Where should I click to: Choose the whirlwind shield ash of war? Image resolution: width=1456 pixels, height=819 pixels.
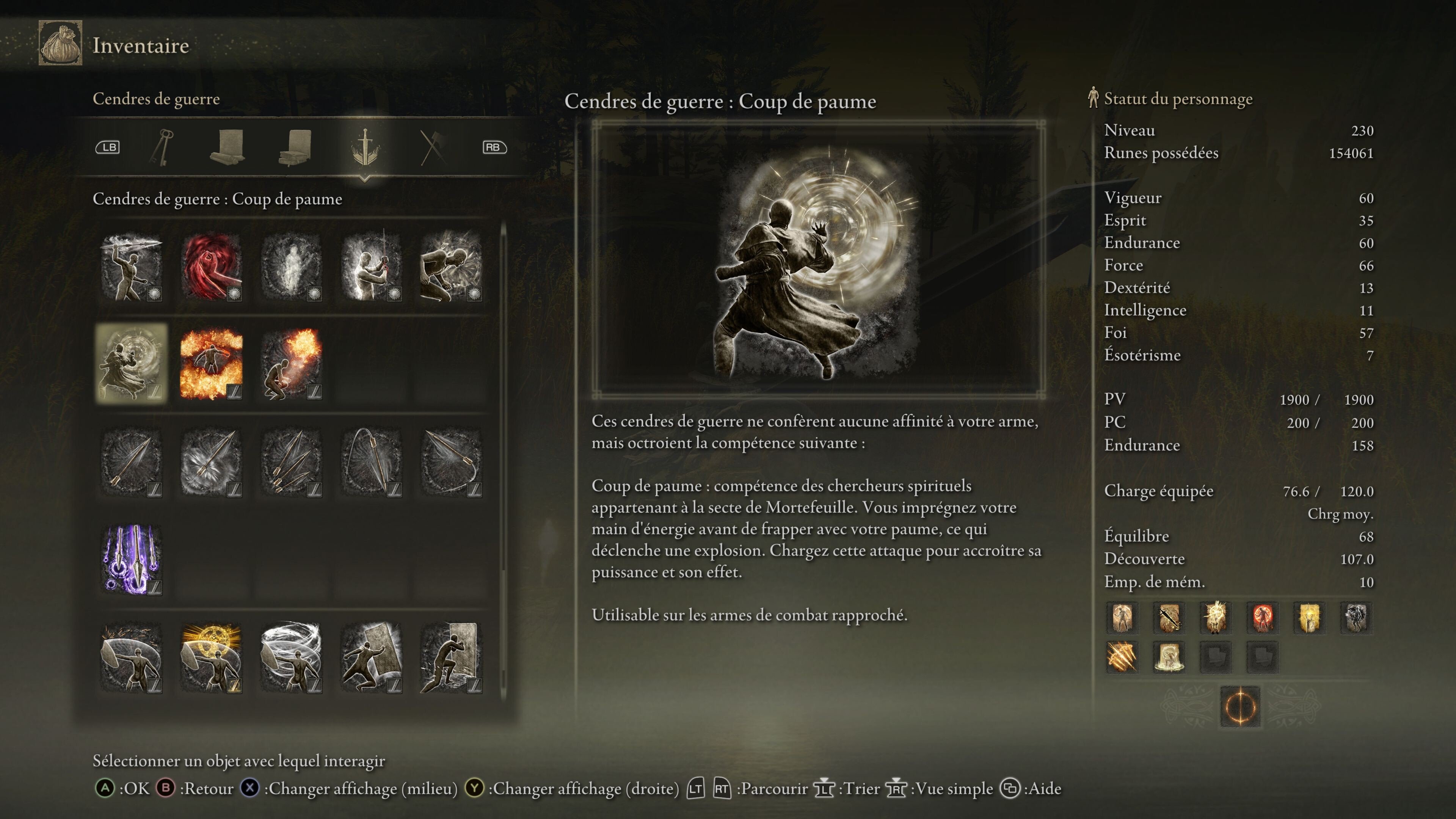point(291,657)
